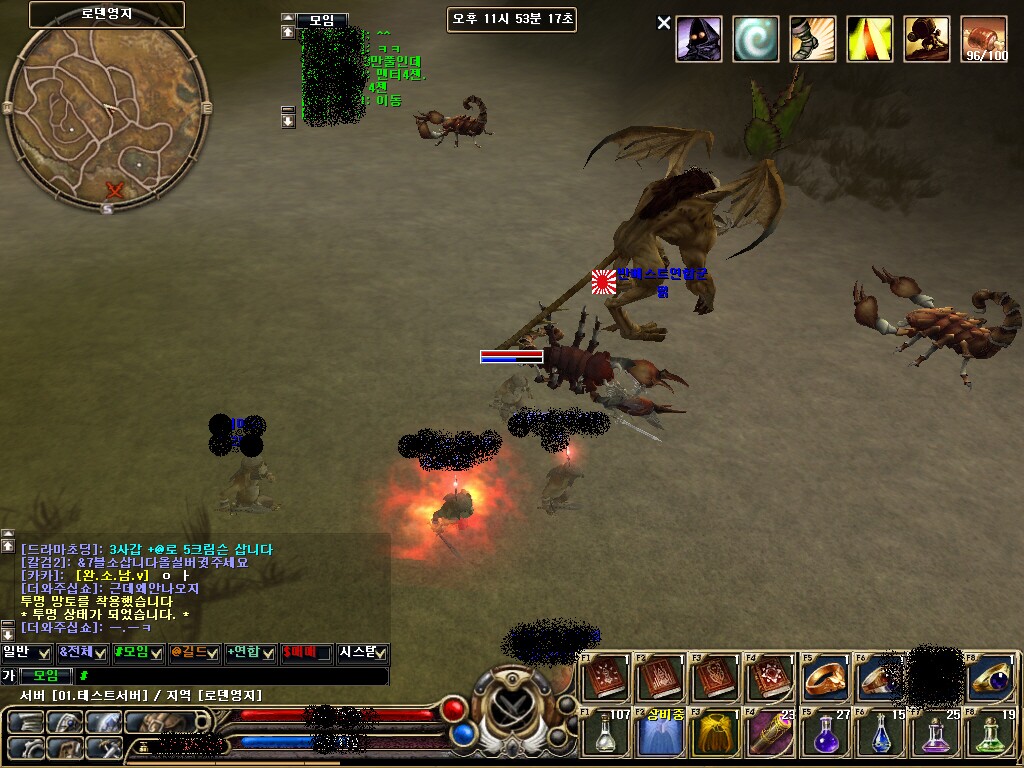Toggle the +연합 alliance chat filter
Viewport: 1024px width, 768px height.
pos(251,653)
